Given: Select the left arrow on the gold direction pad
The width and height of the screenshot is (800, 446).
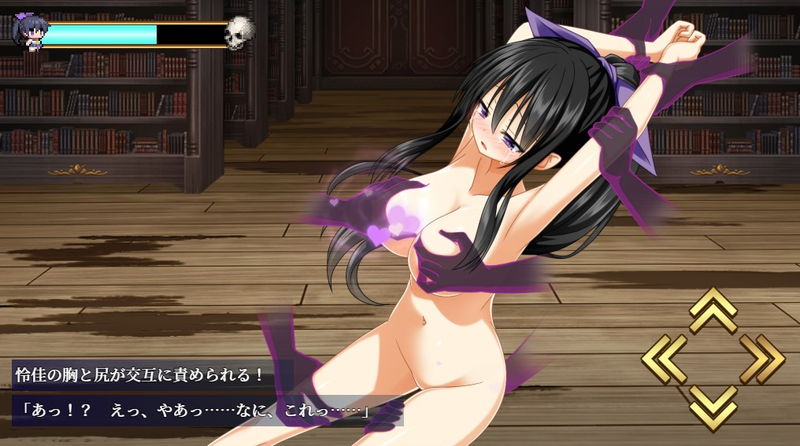Looking at the screenshot, I should pos(663,358).
